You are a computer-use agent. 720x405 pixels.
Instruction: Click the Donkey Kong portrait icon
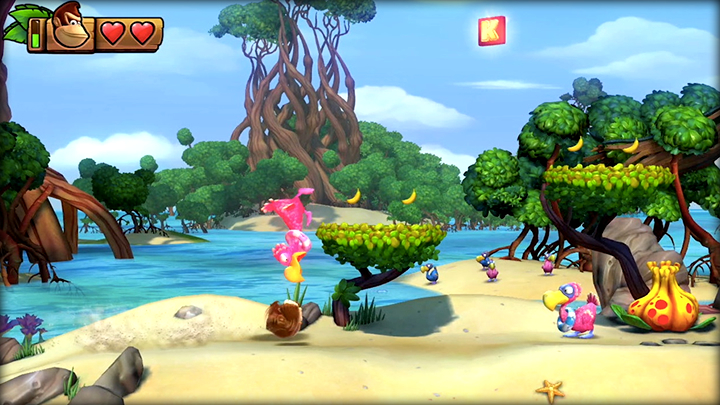tap(70, 29)
